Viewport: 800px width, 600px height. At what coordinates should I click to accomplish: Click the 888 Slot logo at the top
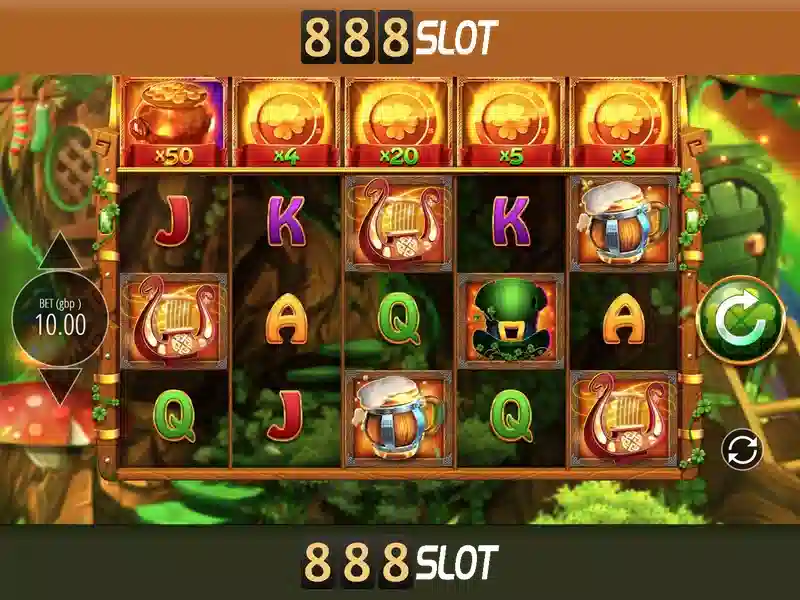click(x=399, y=38)
